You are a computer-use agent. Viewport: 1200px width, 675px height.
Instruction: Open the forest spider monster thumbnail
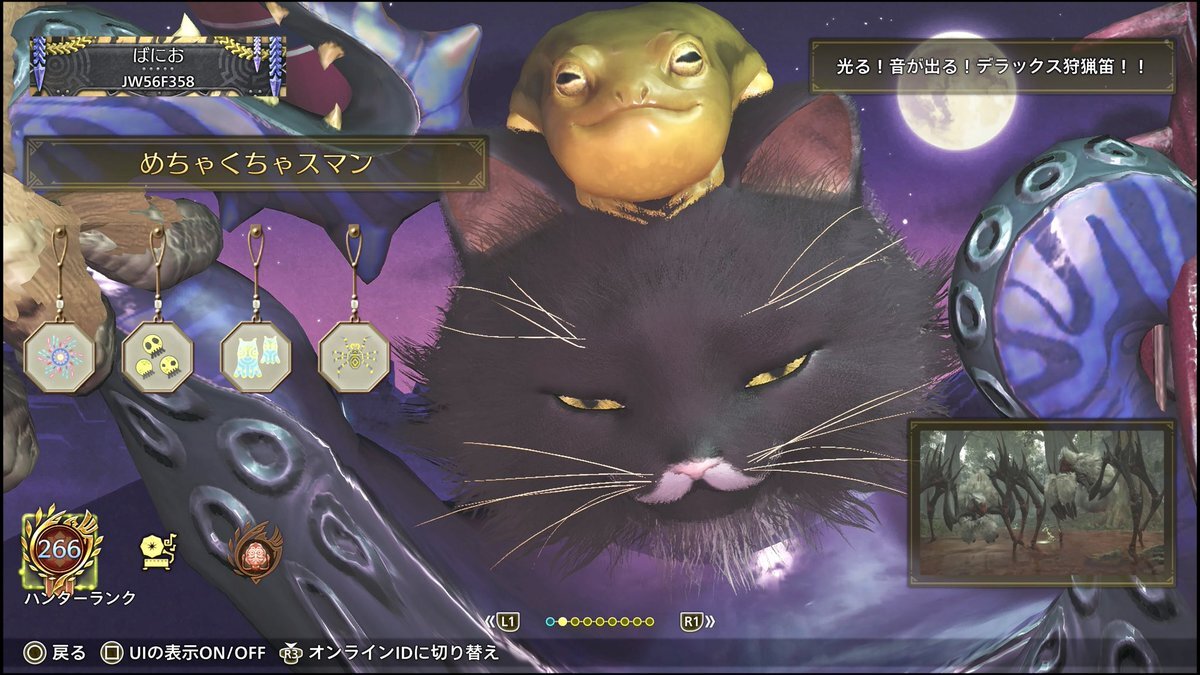coord(1042,503)
